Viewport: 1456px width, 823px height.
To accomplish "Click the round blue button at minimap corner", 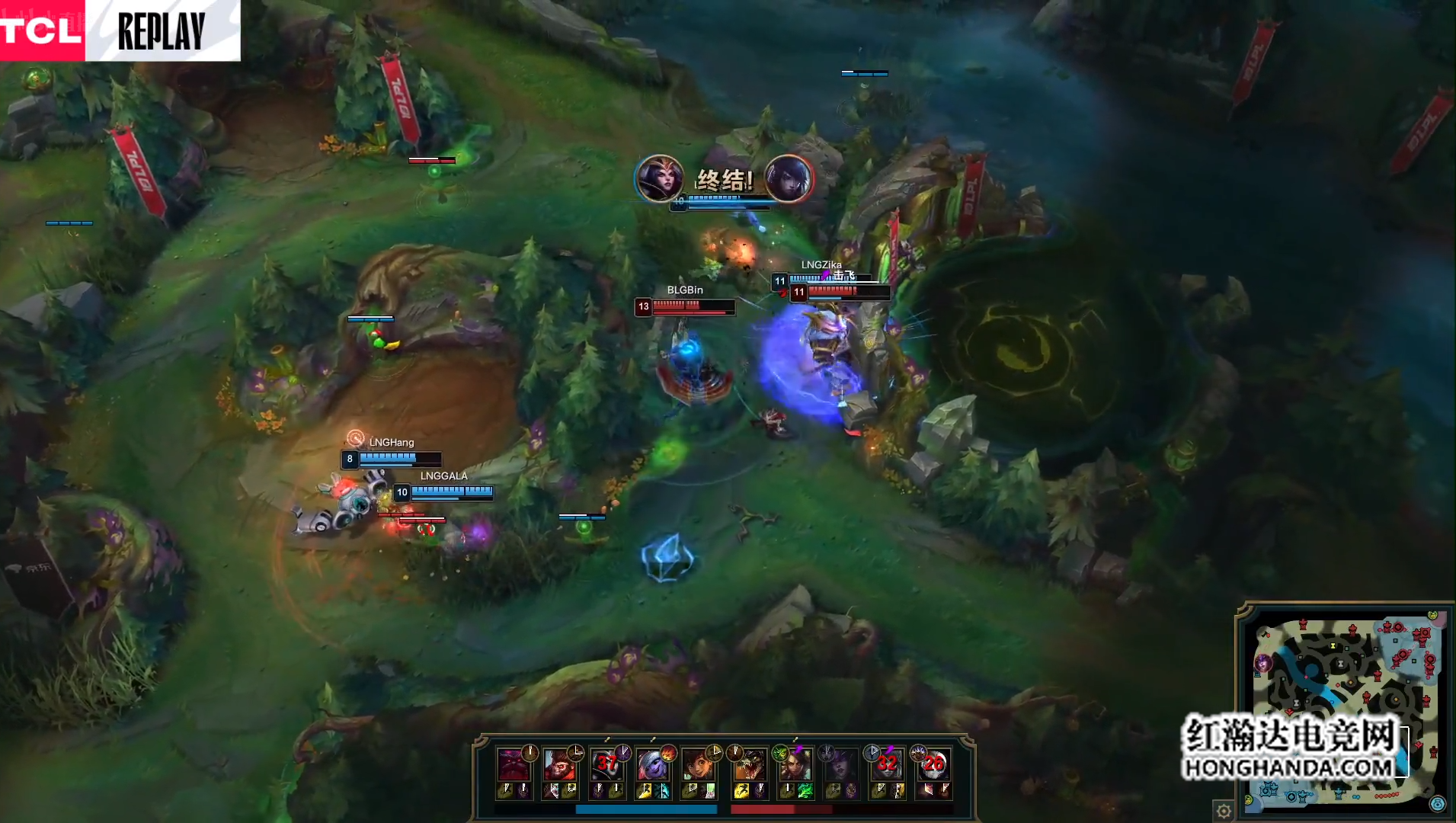I will click(x=1437, y=805).
